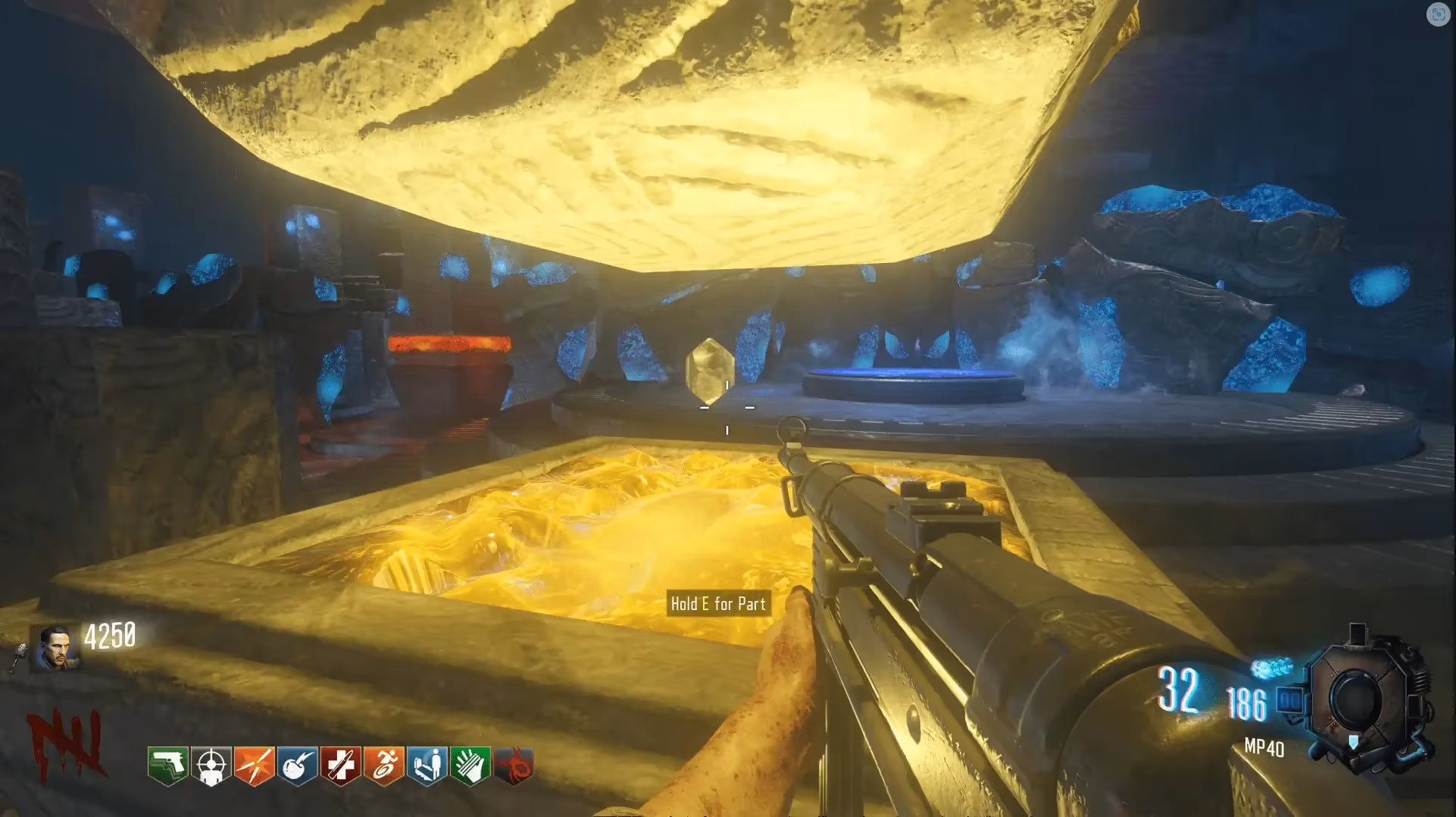
Task: Select the red spider Widow's Wine perk
Action: [x=514, y=765]
